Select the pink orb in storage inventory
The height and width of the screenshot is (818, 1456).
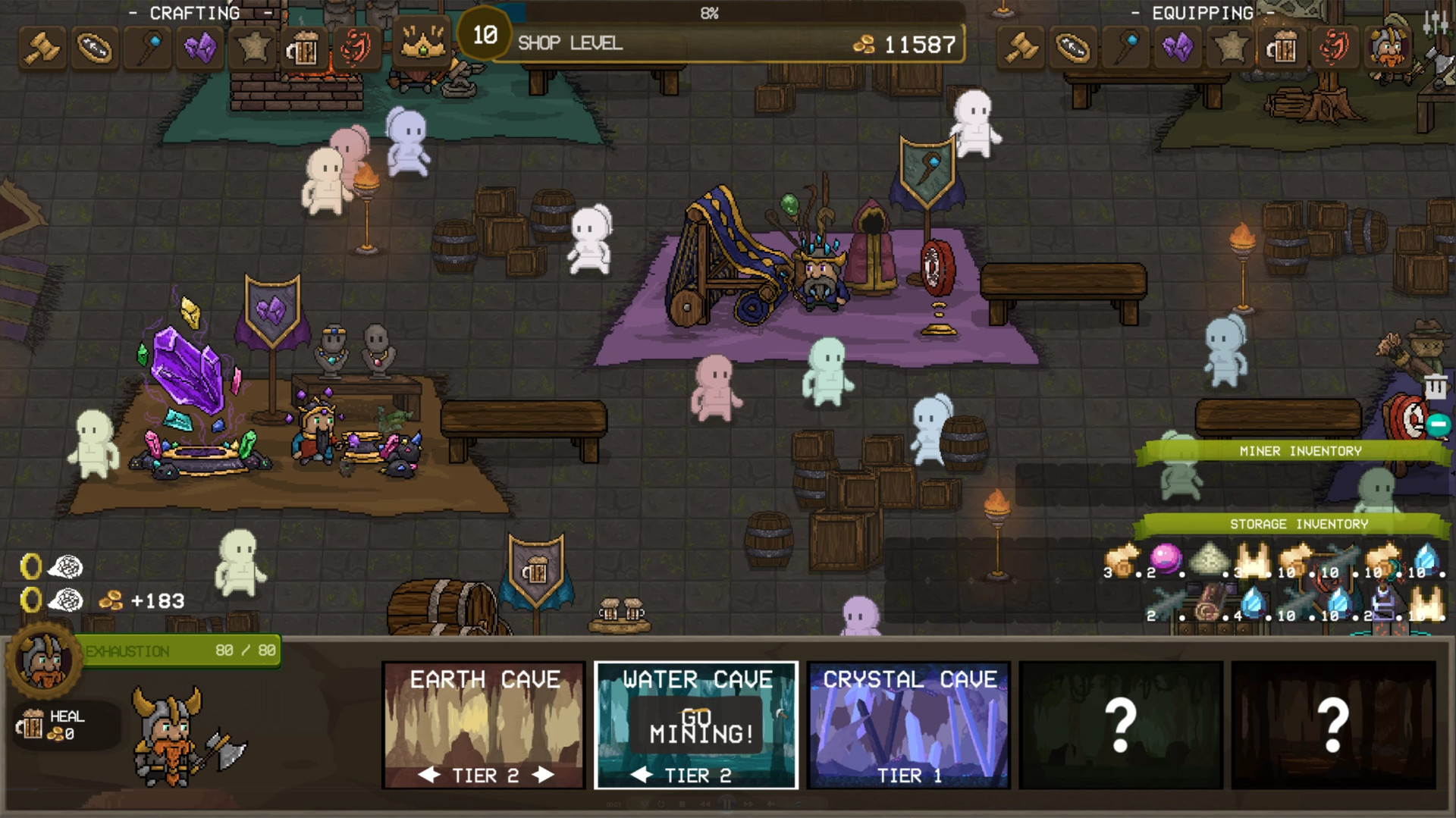[x=1166, y=559]
